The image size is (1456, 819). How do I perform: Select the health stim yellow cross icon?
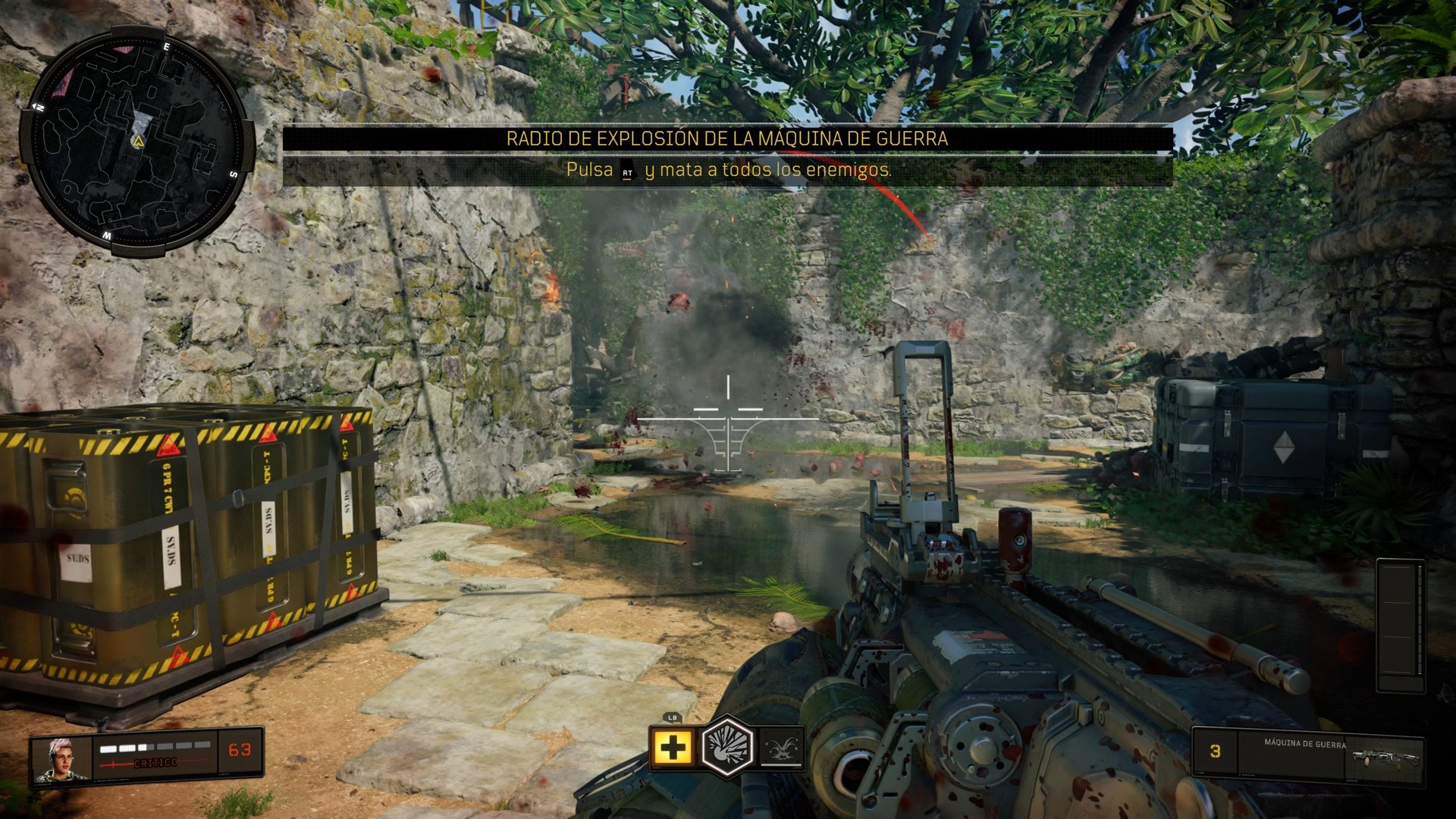pos(673,748)
